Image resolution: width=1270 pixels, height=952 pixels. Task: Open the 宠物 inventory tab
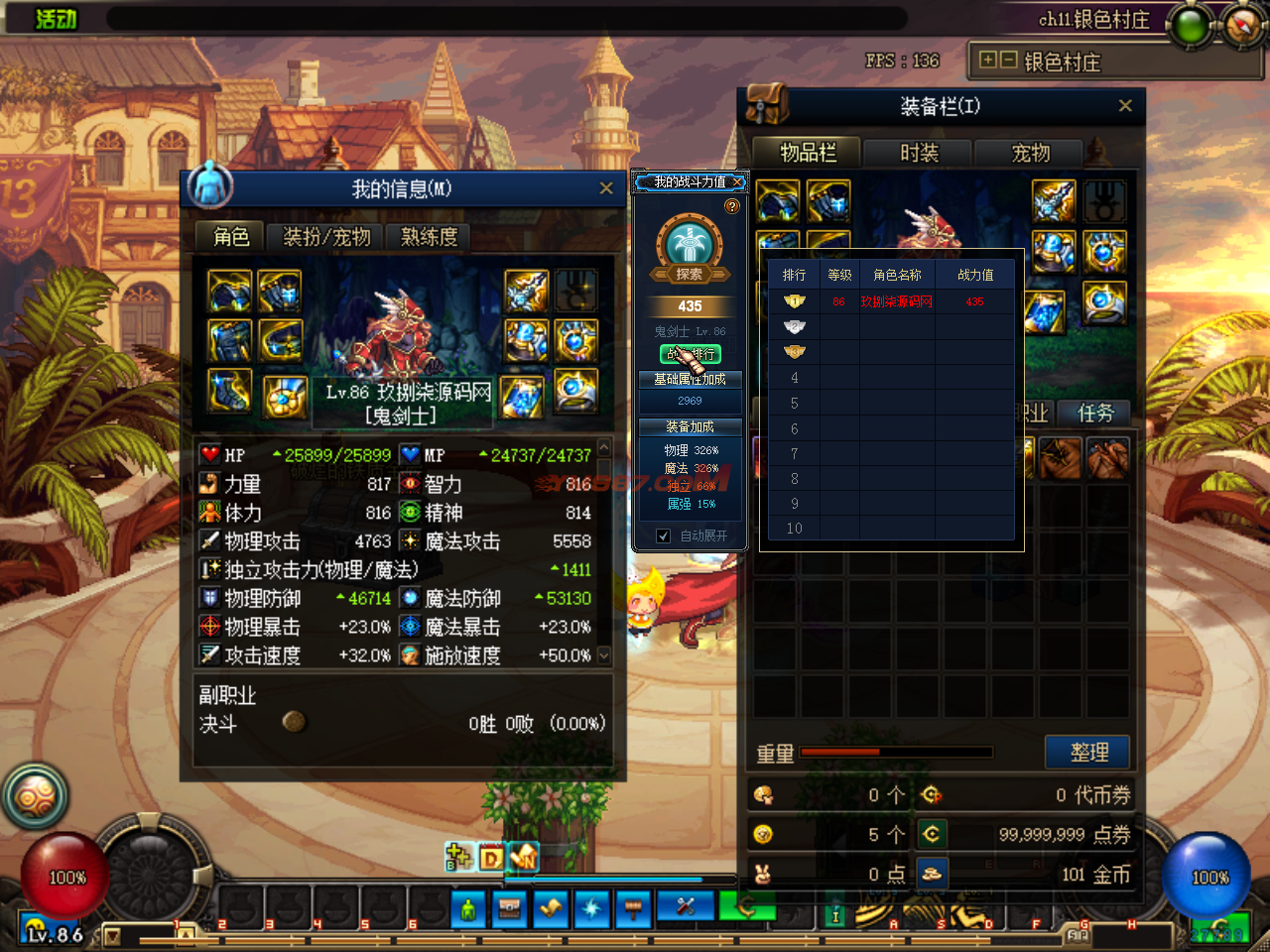[1030, 153]
